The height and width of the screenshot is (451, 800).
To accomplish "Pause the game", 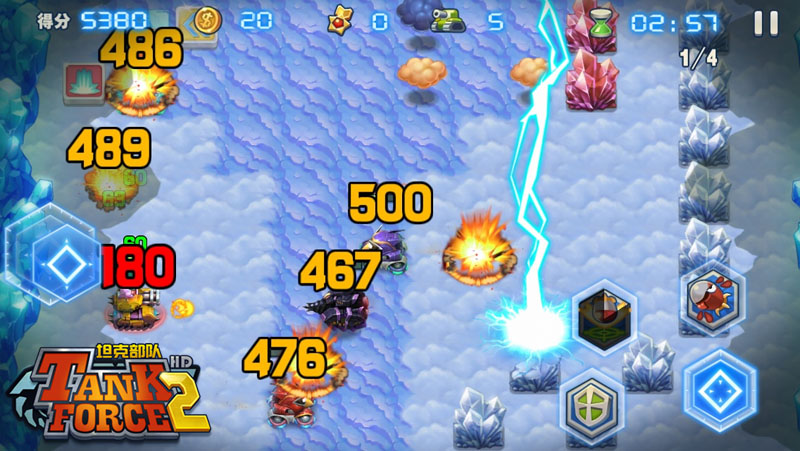I will (x=766, y=22).
